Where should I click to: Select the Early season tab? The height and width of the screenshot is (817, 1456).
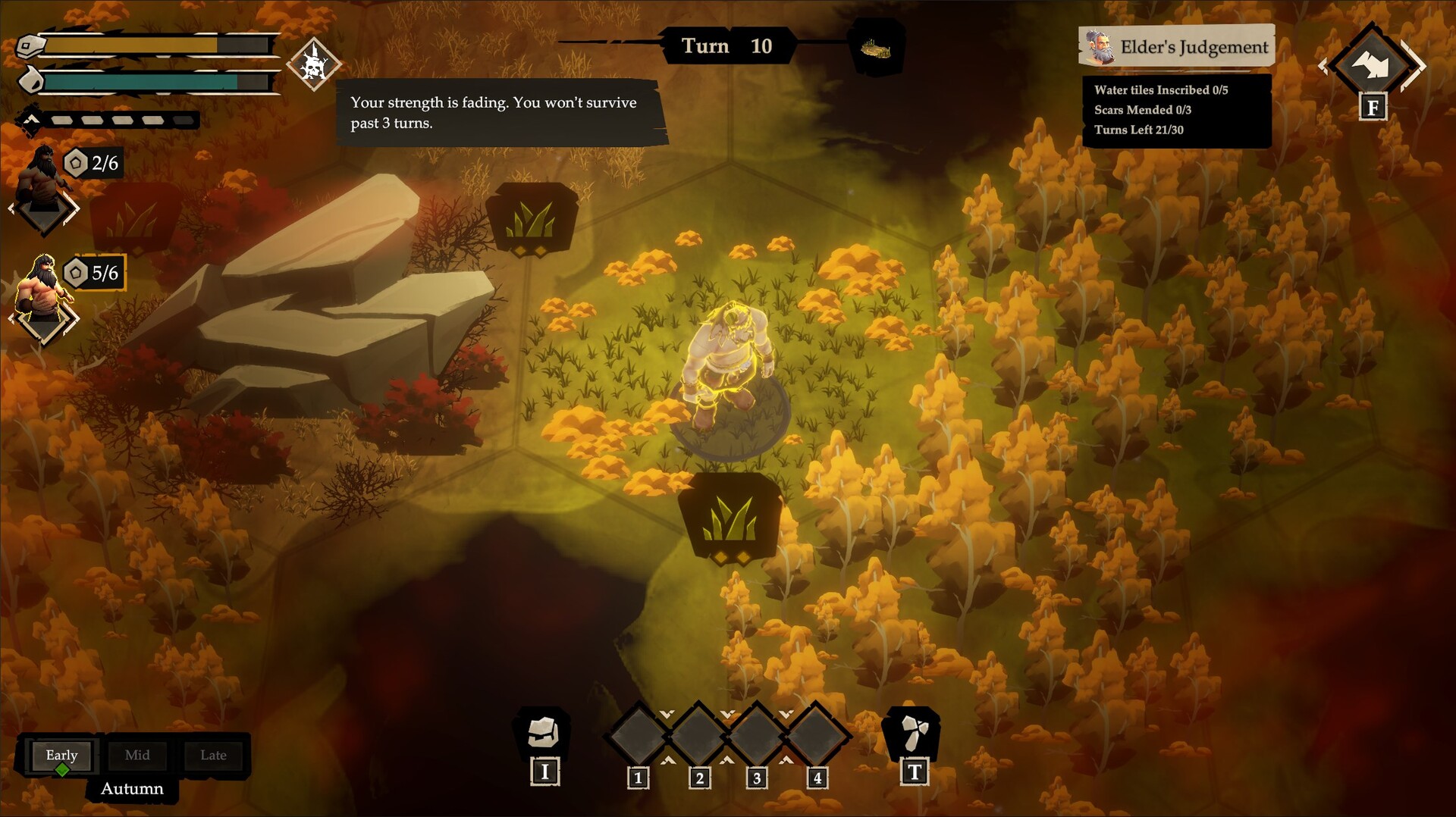point(61,755)
